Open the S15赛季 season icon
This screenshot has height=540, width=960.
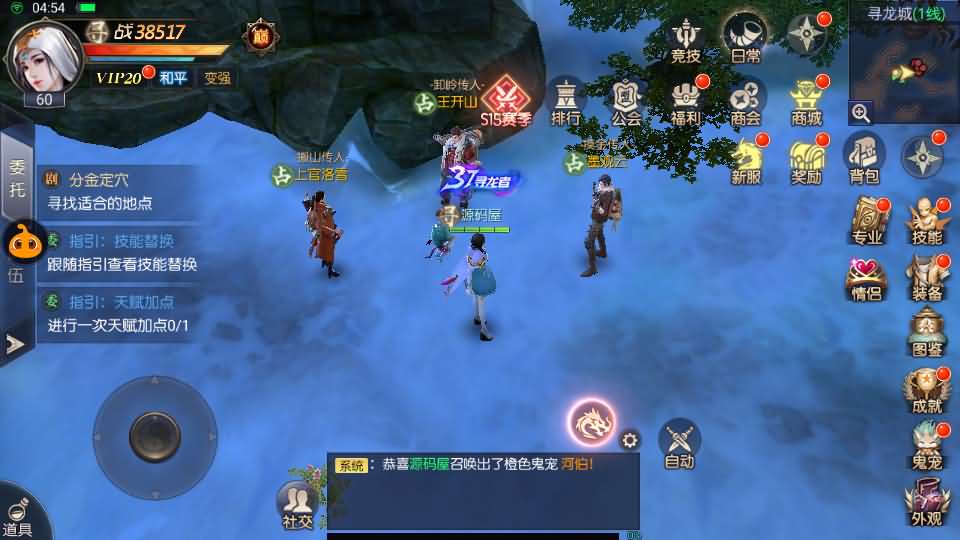[x=505, y=102]
